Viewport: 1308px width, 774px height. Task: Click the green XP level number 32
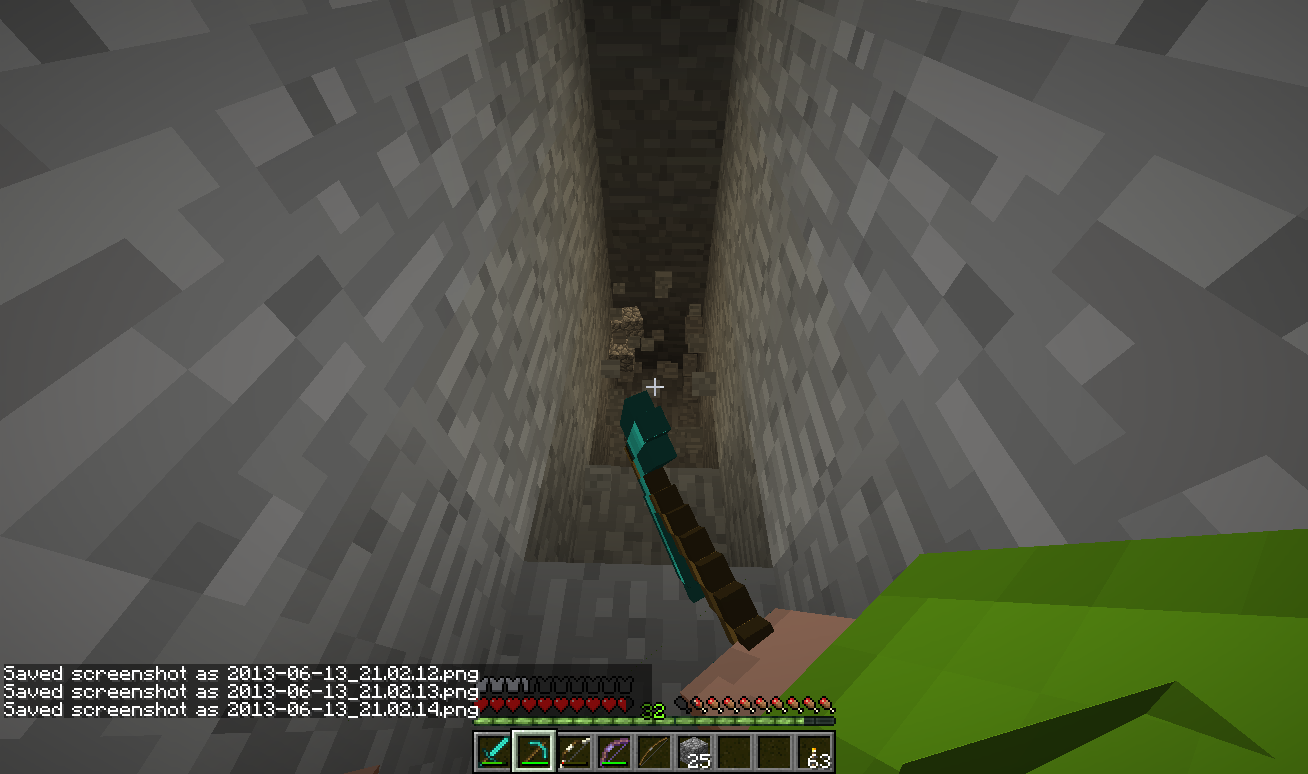click(x=655, y=712)
